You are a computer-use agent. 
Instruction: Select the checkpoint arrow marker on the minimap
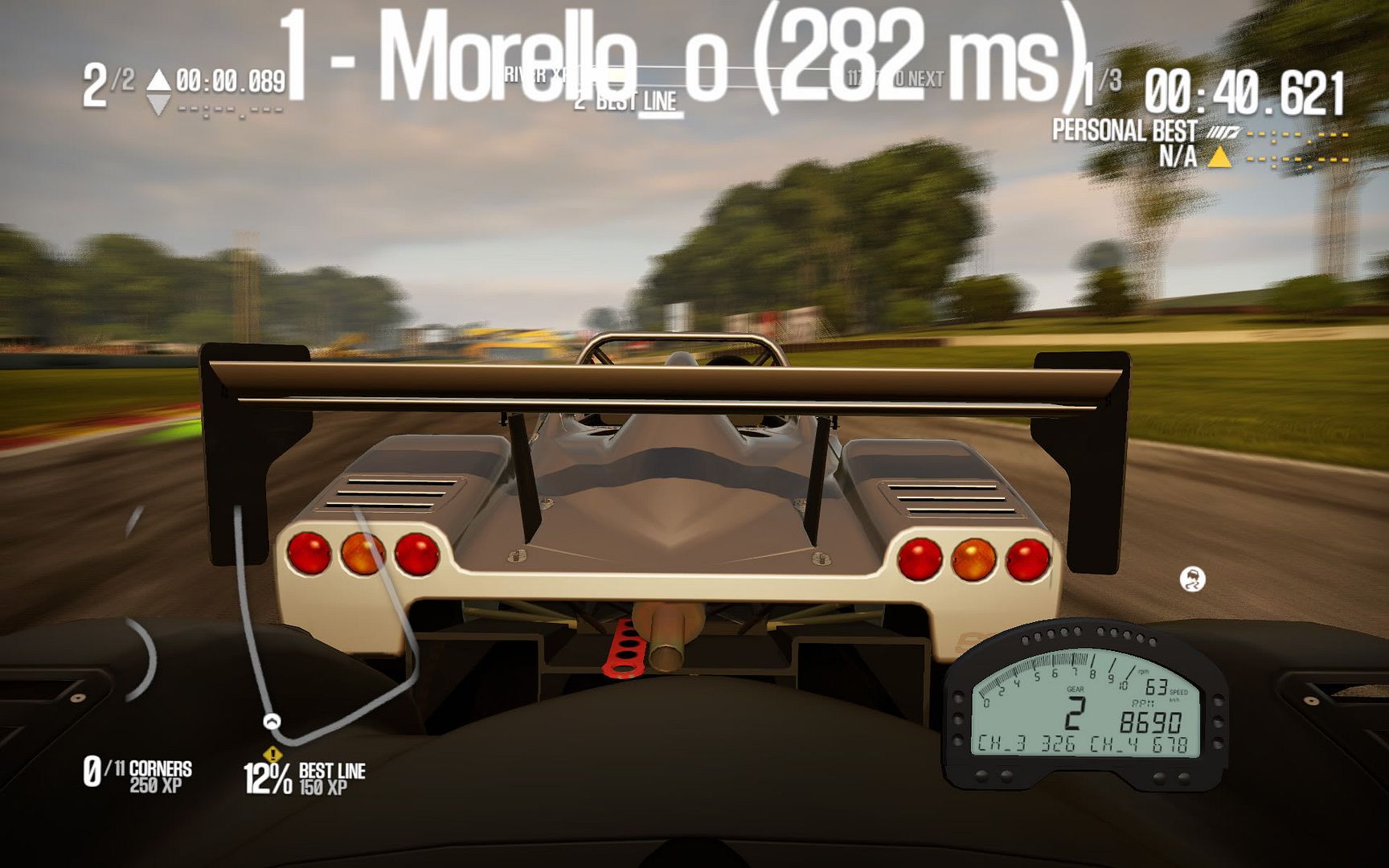(273, 722)
